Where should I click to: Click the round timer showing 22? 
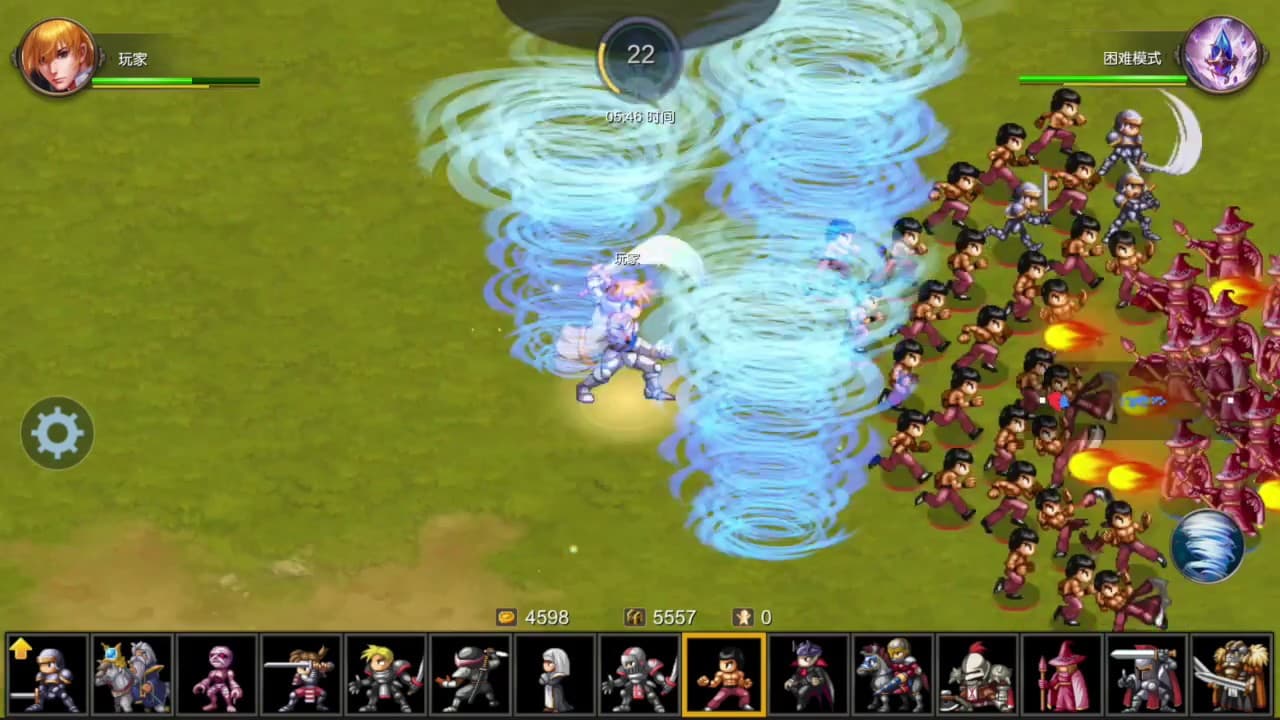[x=640, y=56]
